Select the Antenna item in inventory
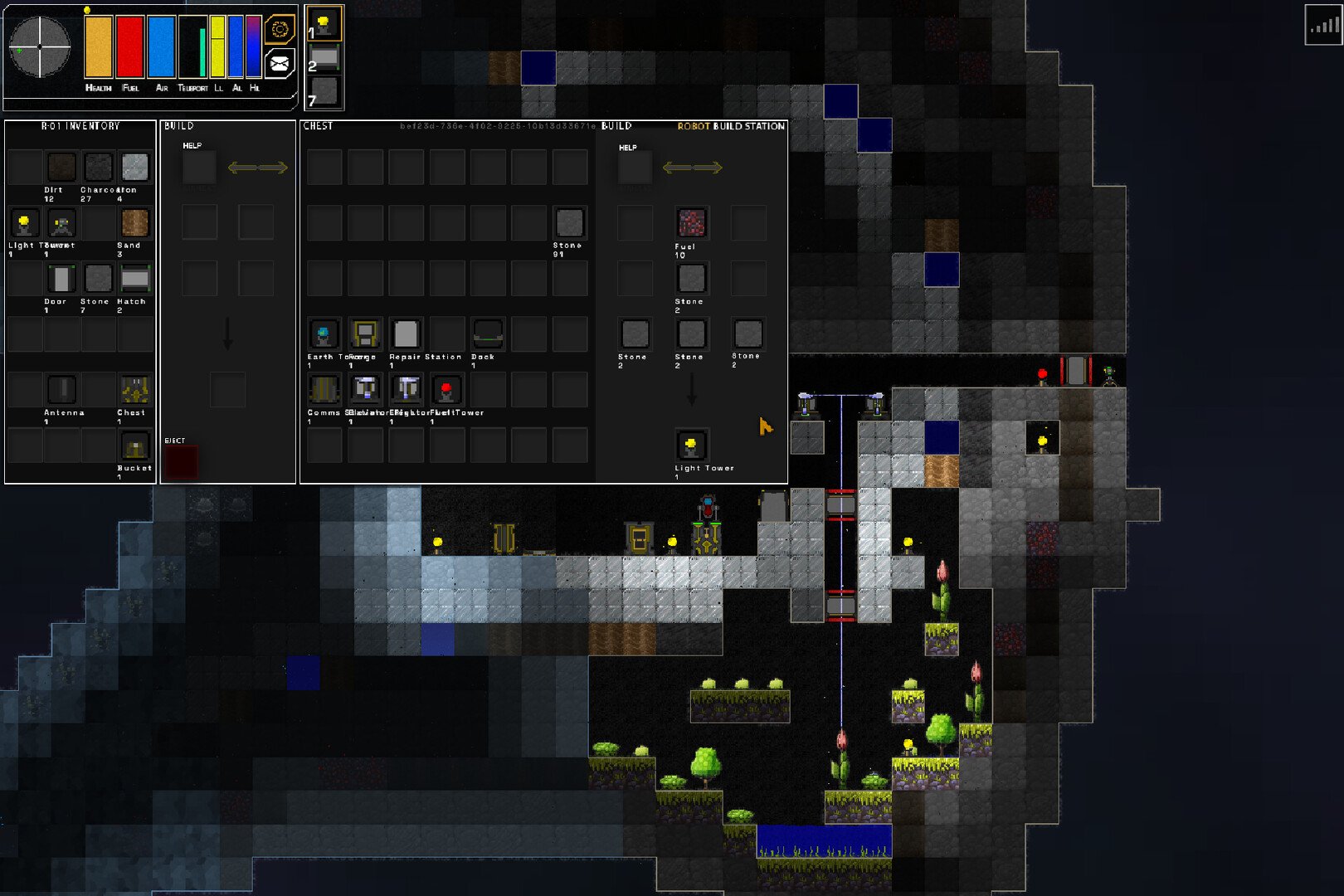Screen dimensions: 1344x896 (x=61, y=390)
